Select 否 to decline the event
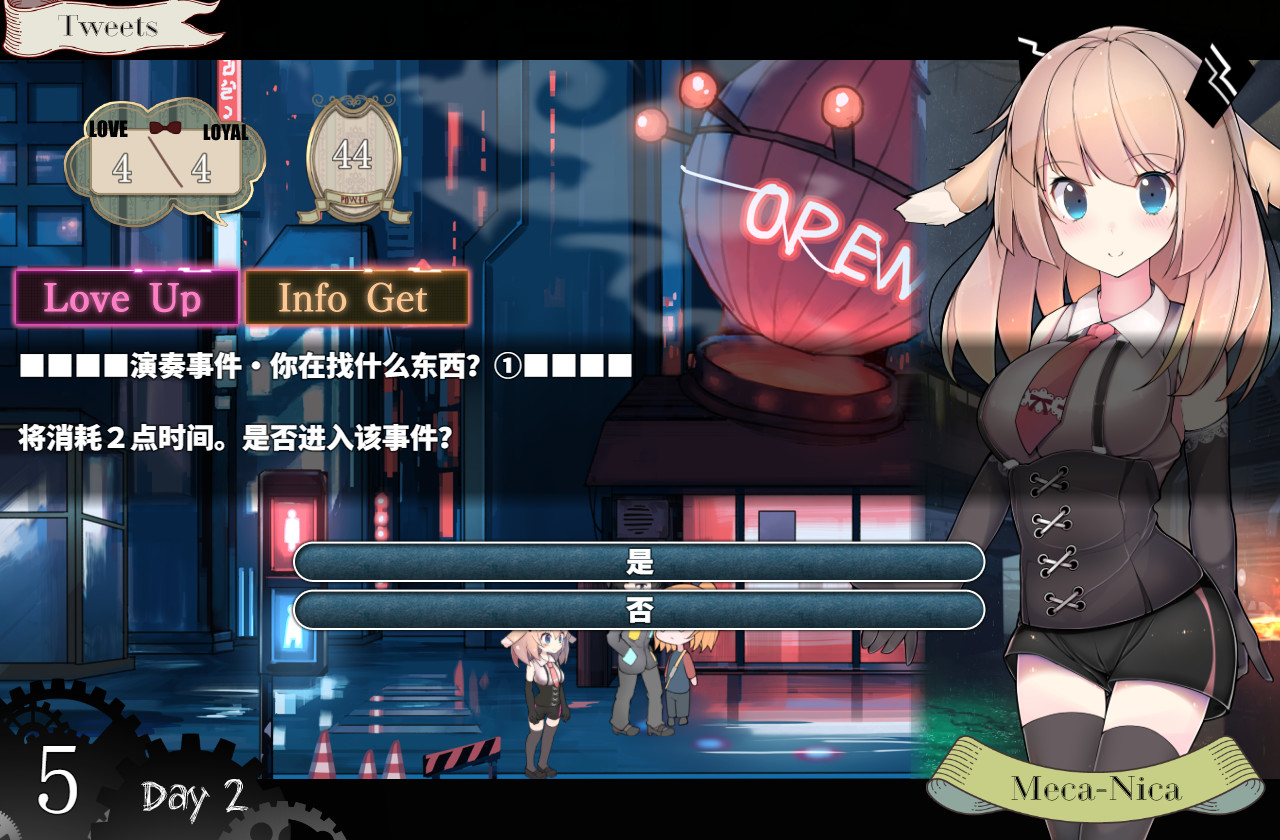Screen dimensions: 1280x840 click(x=640, y=608)
